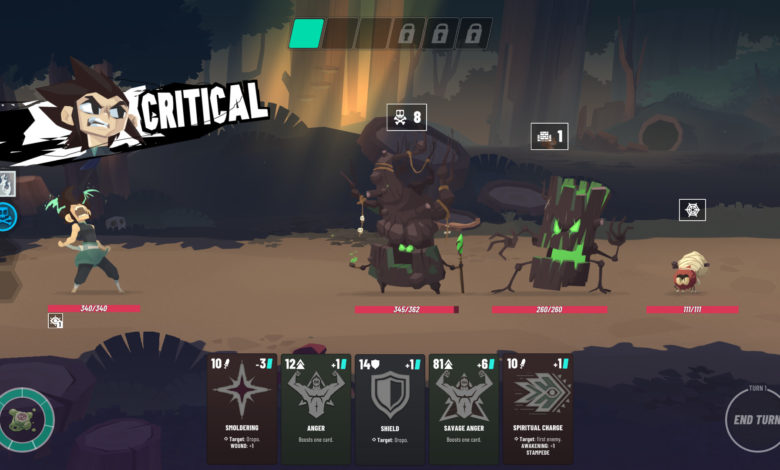
Task: Inspect the eye status icon under the hero
Action: (56, 321)
